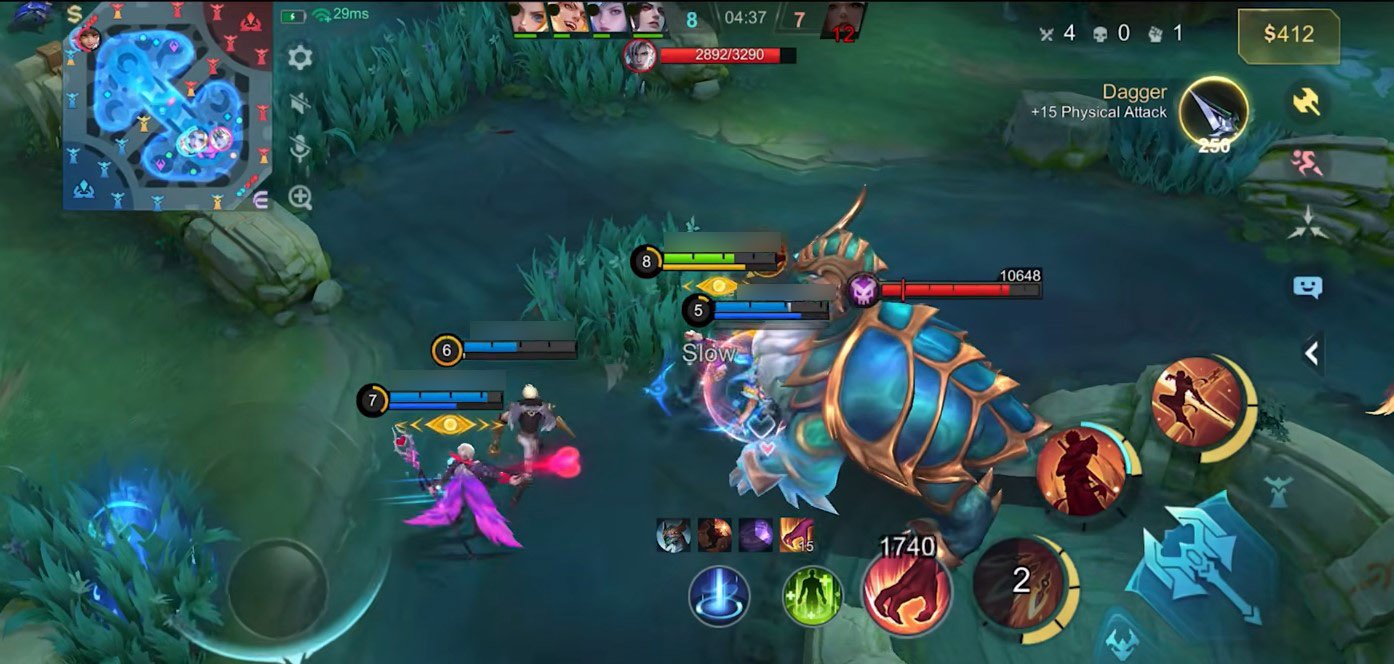Activate the blue Recall button
The height and width of the screenshot is (664, 1394).
[719, 597]
